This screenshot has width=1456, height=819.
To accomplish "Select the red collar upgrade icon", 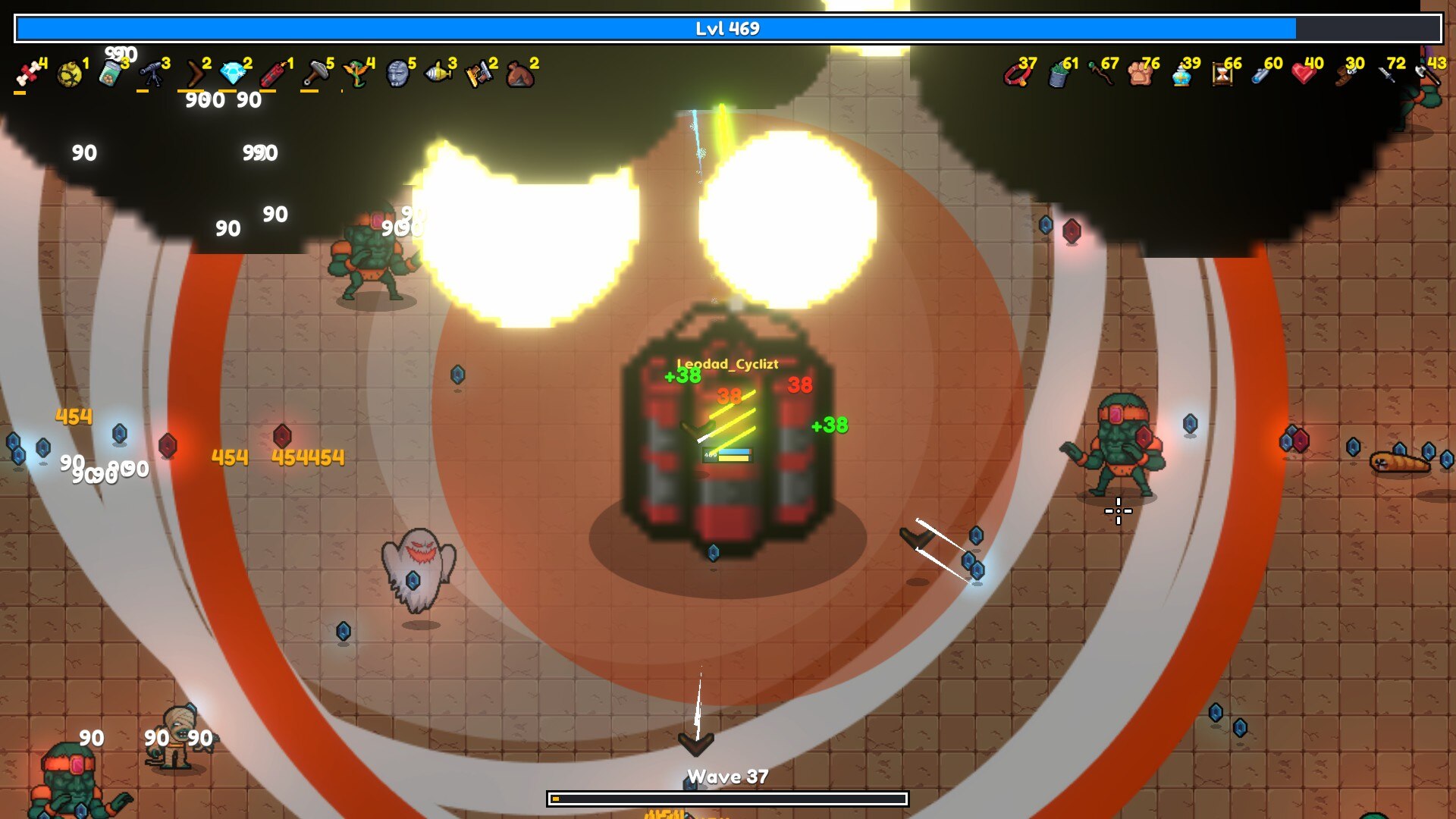I will [1015, 74].
